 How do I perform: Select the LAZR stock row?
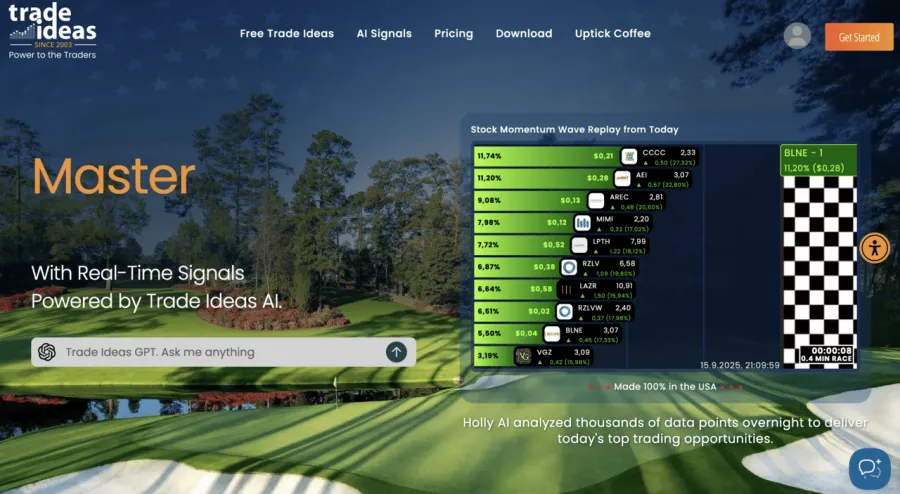coord(586,289)
